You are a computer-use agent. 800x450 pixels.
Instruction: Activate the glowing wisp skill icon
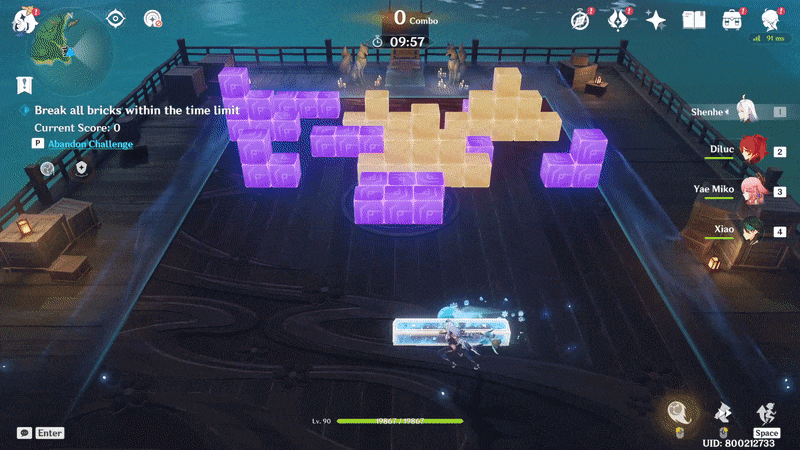tap(678, 412)
